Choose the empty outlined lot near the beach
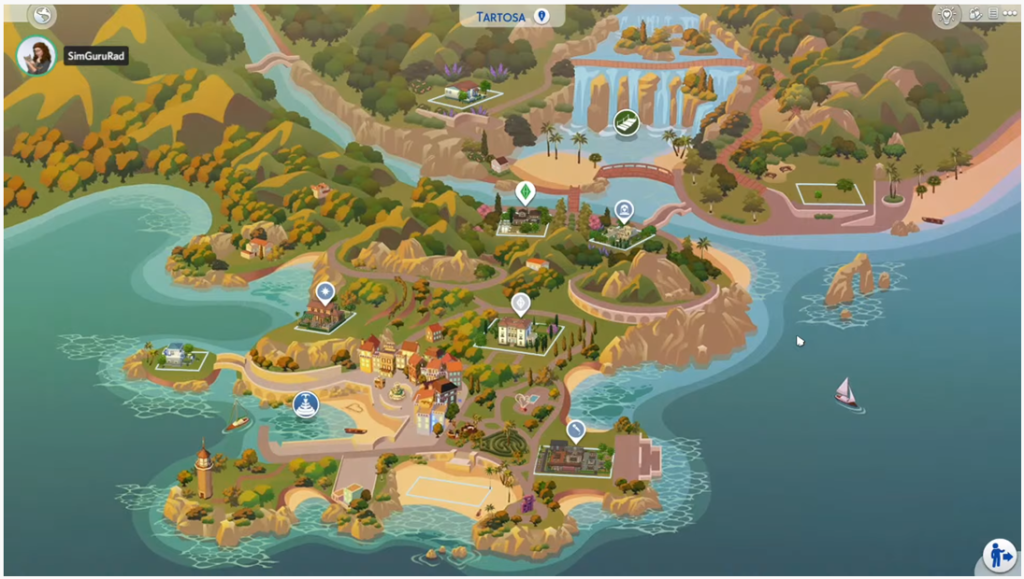 click(x=829, y=194)
